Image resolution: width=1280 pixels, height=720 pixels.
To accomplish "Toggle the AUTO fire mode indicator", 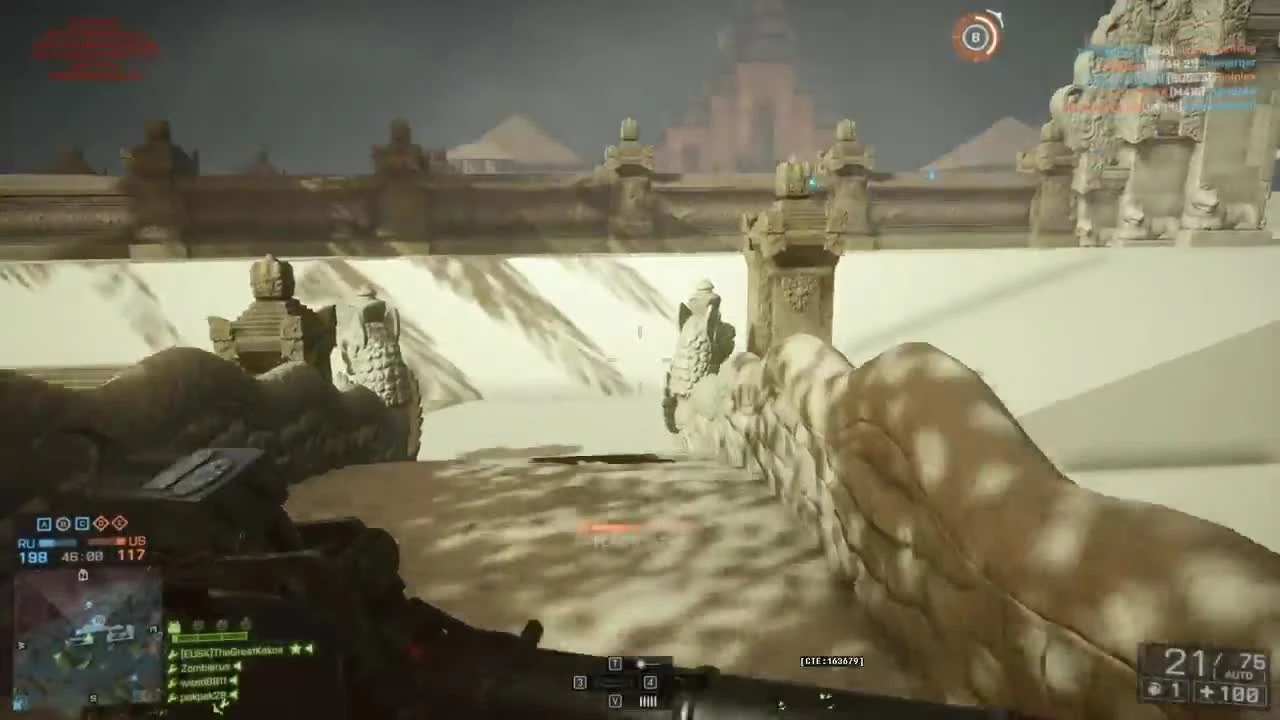I will click(x=1239, y=675).
